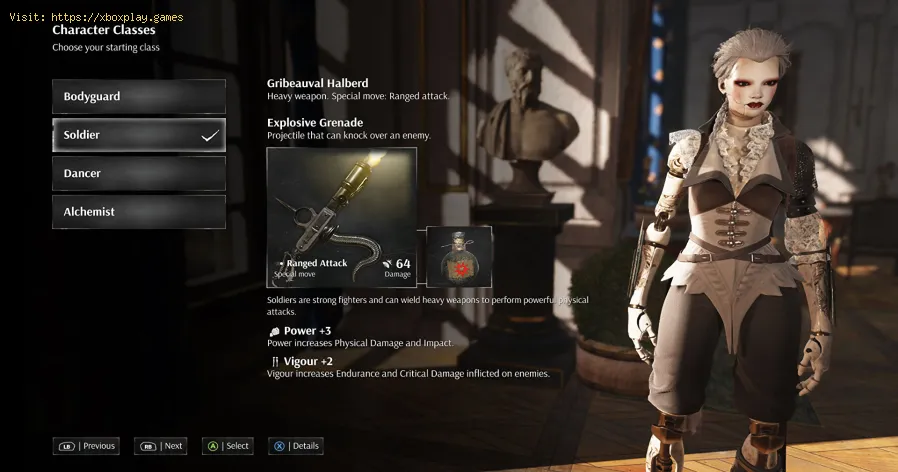
Task: Confirm class with the Select button
Action: pos(228,446)
